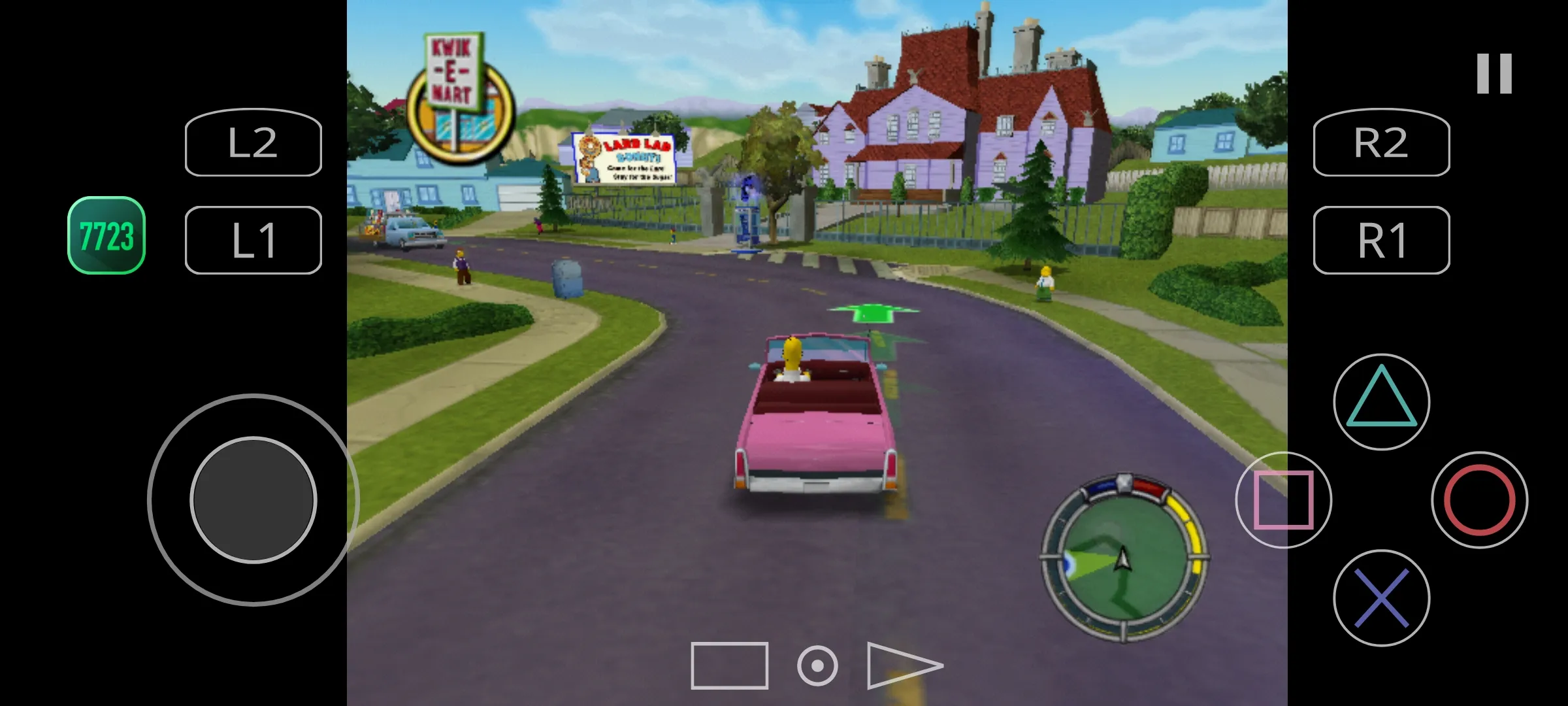This screenshot has width=1568, height=706.
Task: Open the green 7723 overlay badge
Action: [x=106, y=235]
